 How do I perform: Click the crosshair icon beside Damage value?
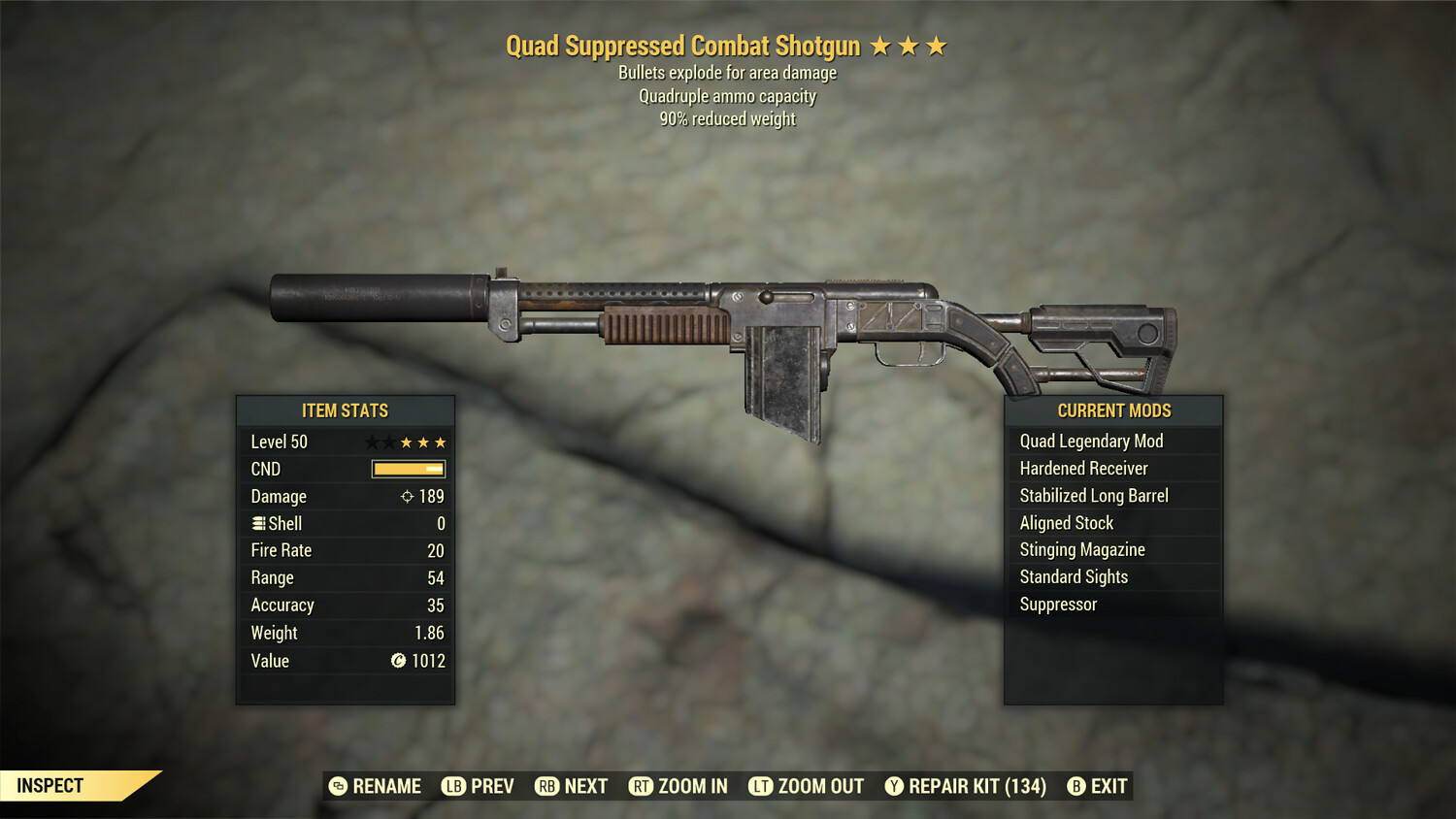(409, 496)
